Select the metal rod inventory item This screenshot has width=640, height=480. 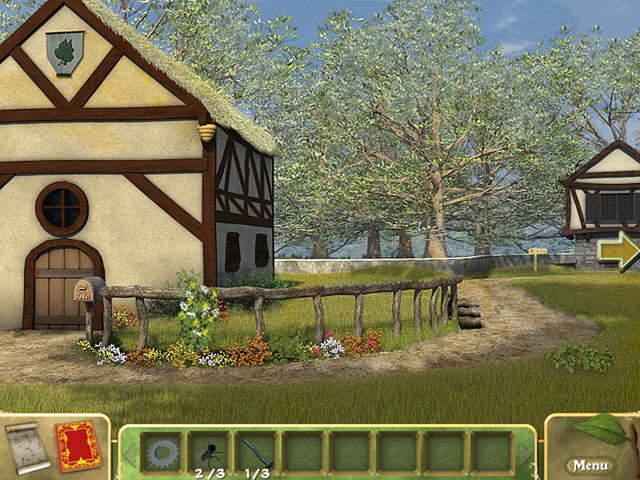pos(255,451)
